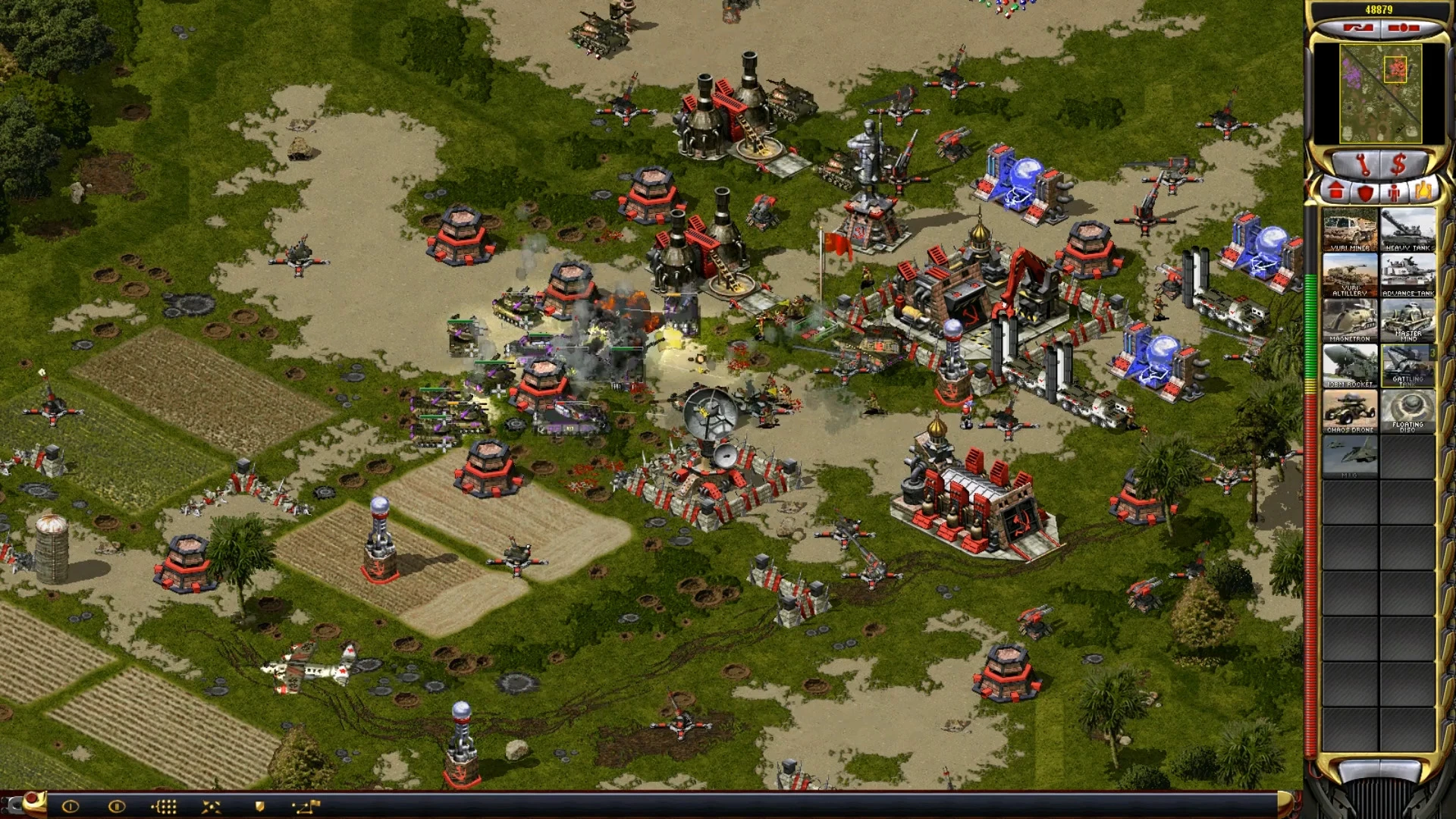Screen dimensions: 1456x819
Task: Switch to the structures build tab
Action: [x=1335, y=191]
